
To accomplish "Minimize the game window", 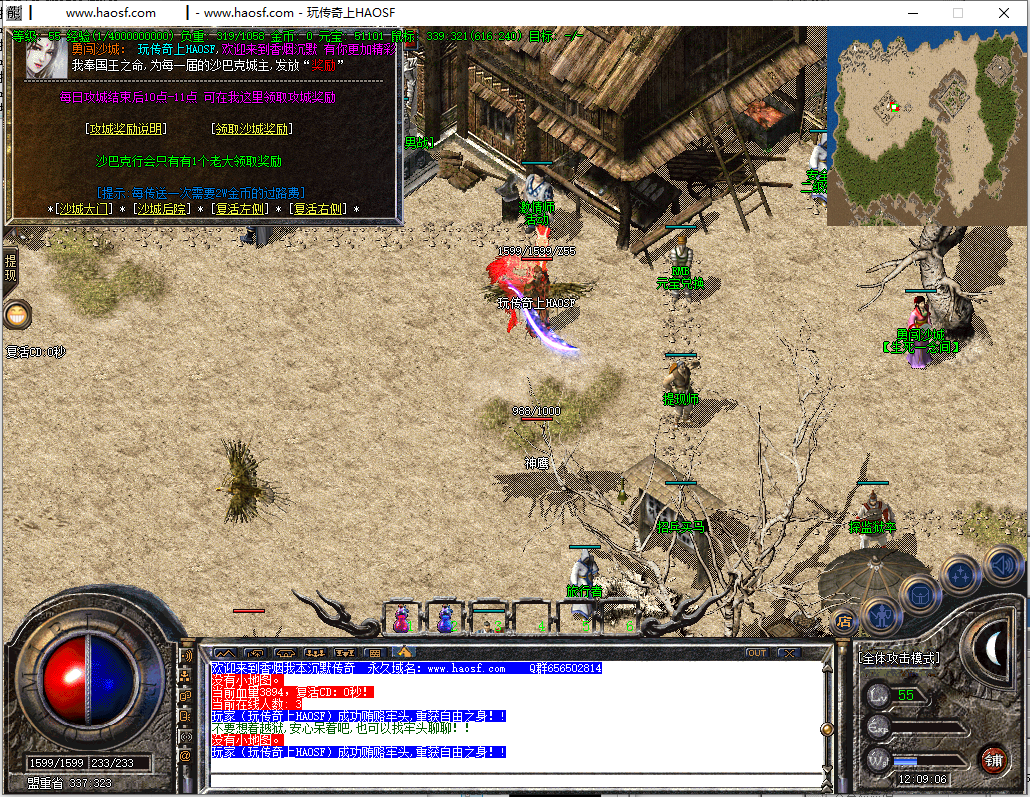I will [912, 13].
